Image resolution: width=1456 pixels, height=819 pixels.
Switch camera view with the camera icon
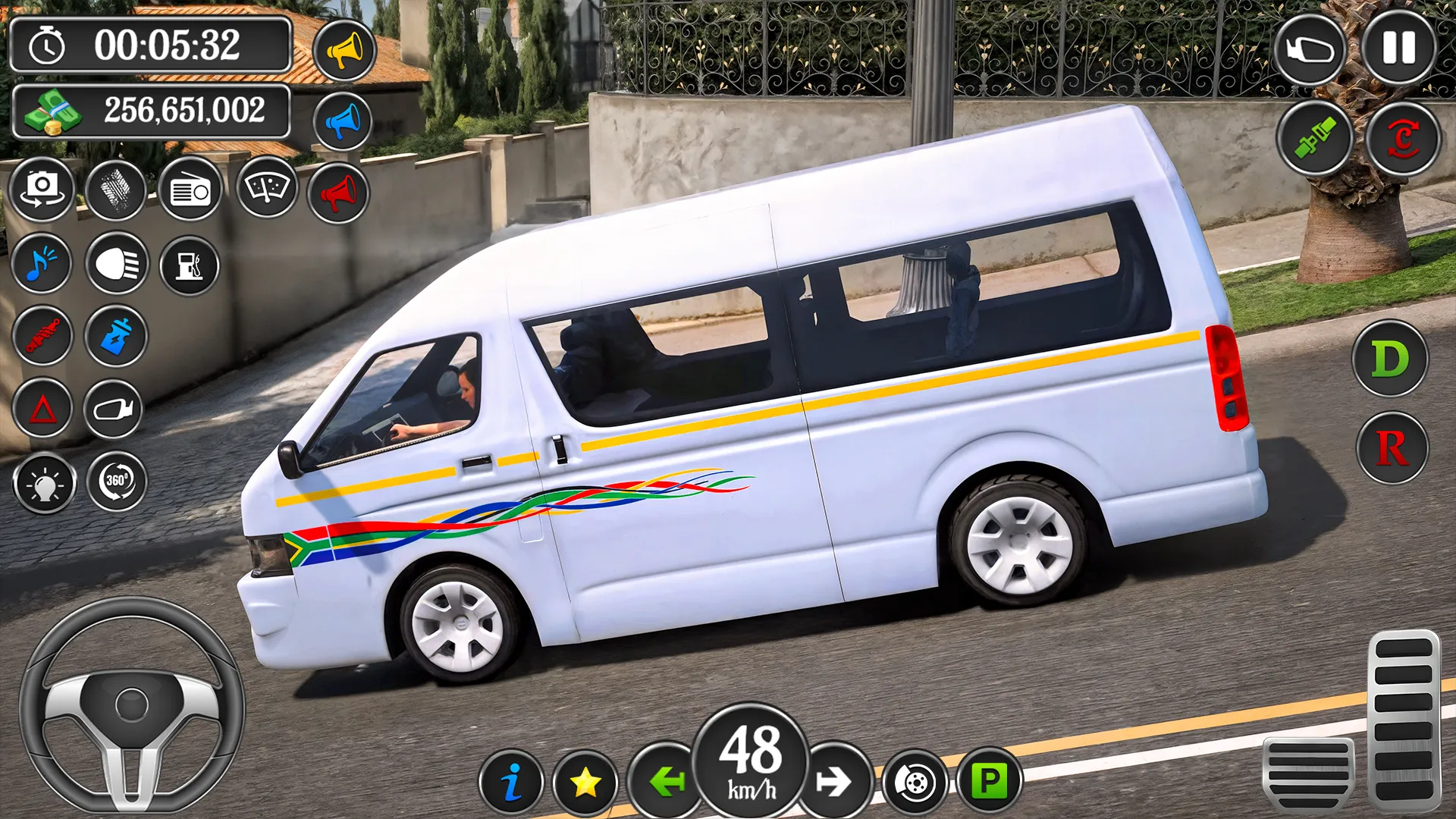click(x=42, y=189)
